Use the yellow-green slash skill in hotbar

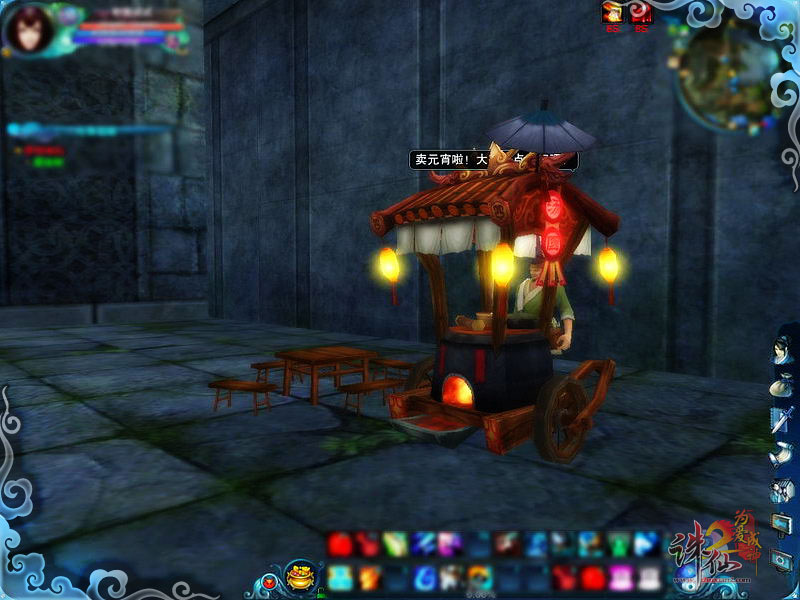[396, 545]
